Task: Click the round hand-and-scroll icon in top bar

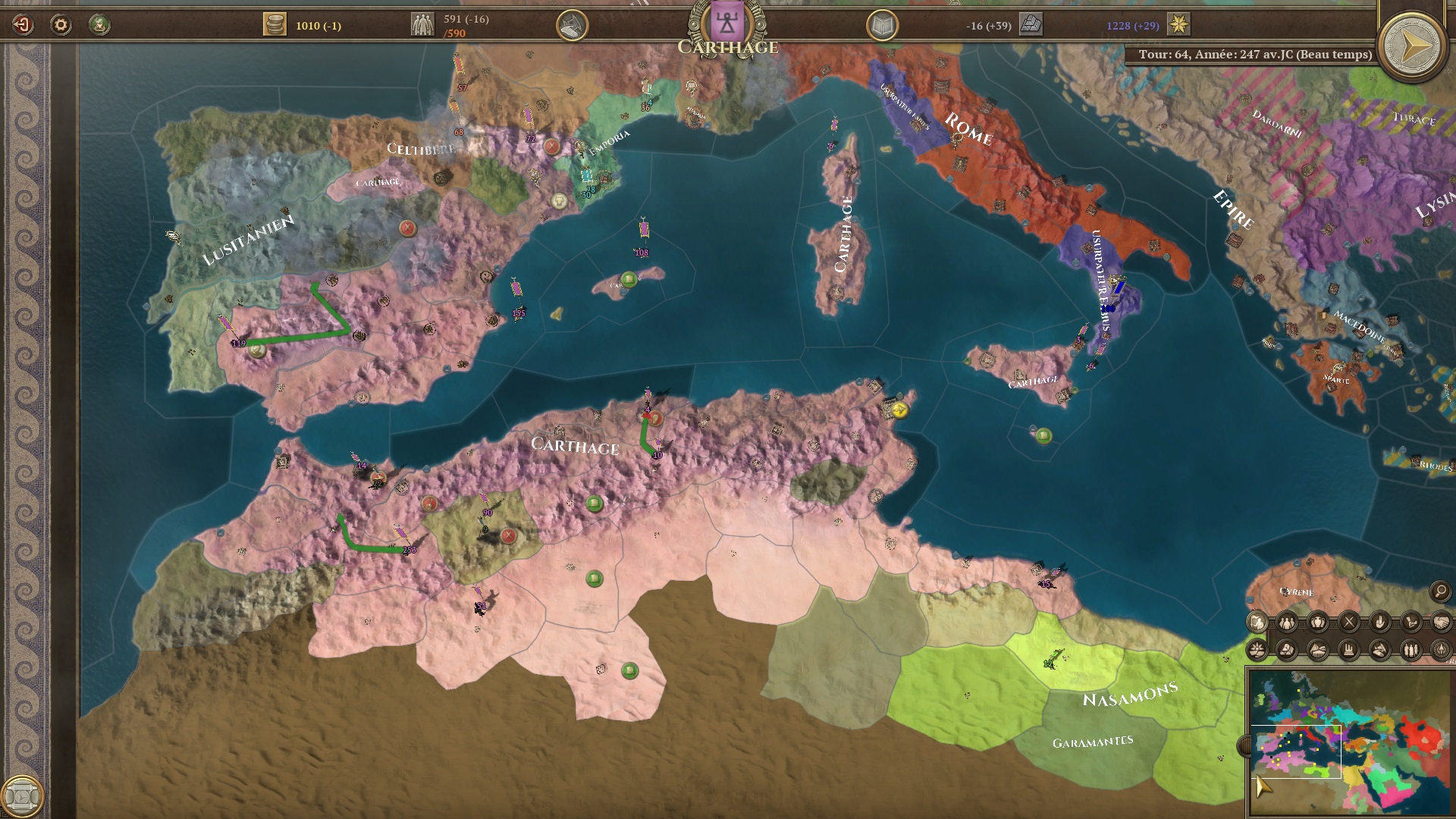Action: tap(573, 26)
